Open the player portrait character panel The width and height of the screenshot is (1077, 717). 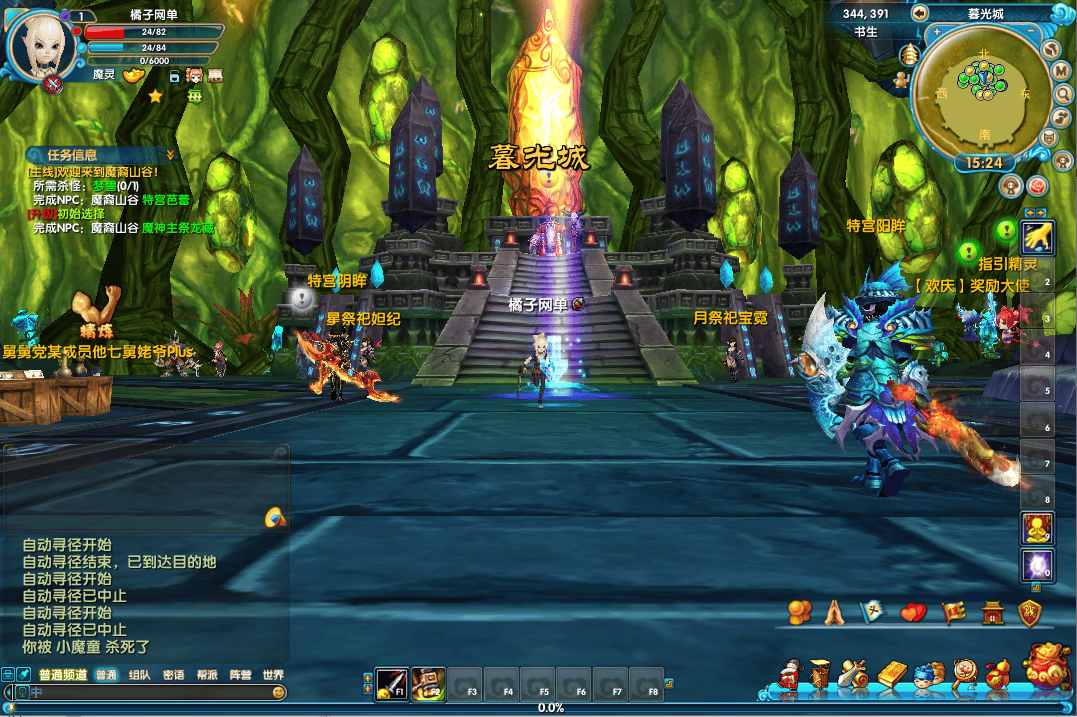[x=40, y=45]
